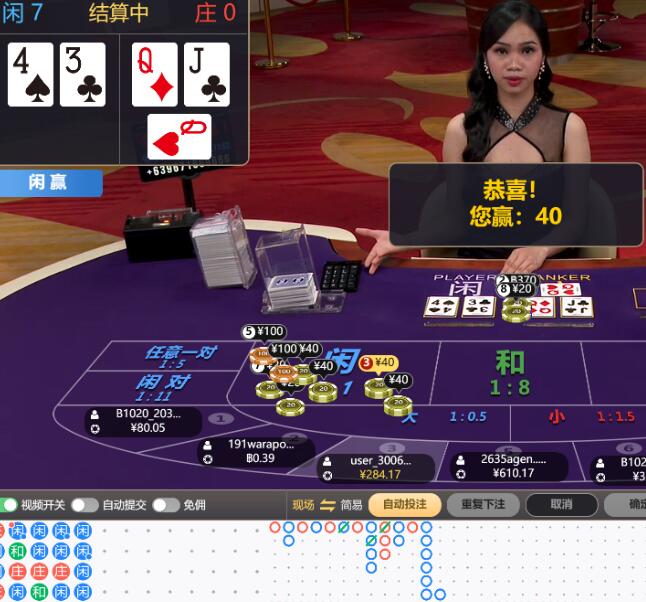Enable the 自动提交 auto-submit toggle

point(84,505)
